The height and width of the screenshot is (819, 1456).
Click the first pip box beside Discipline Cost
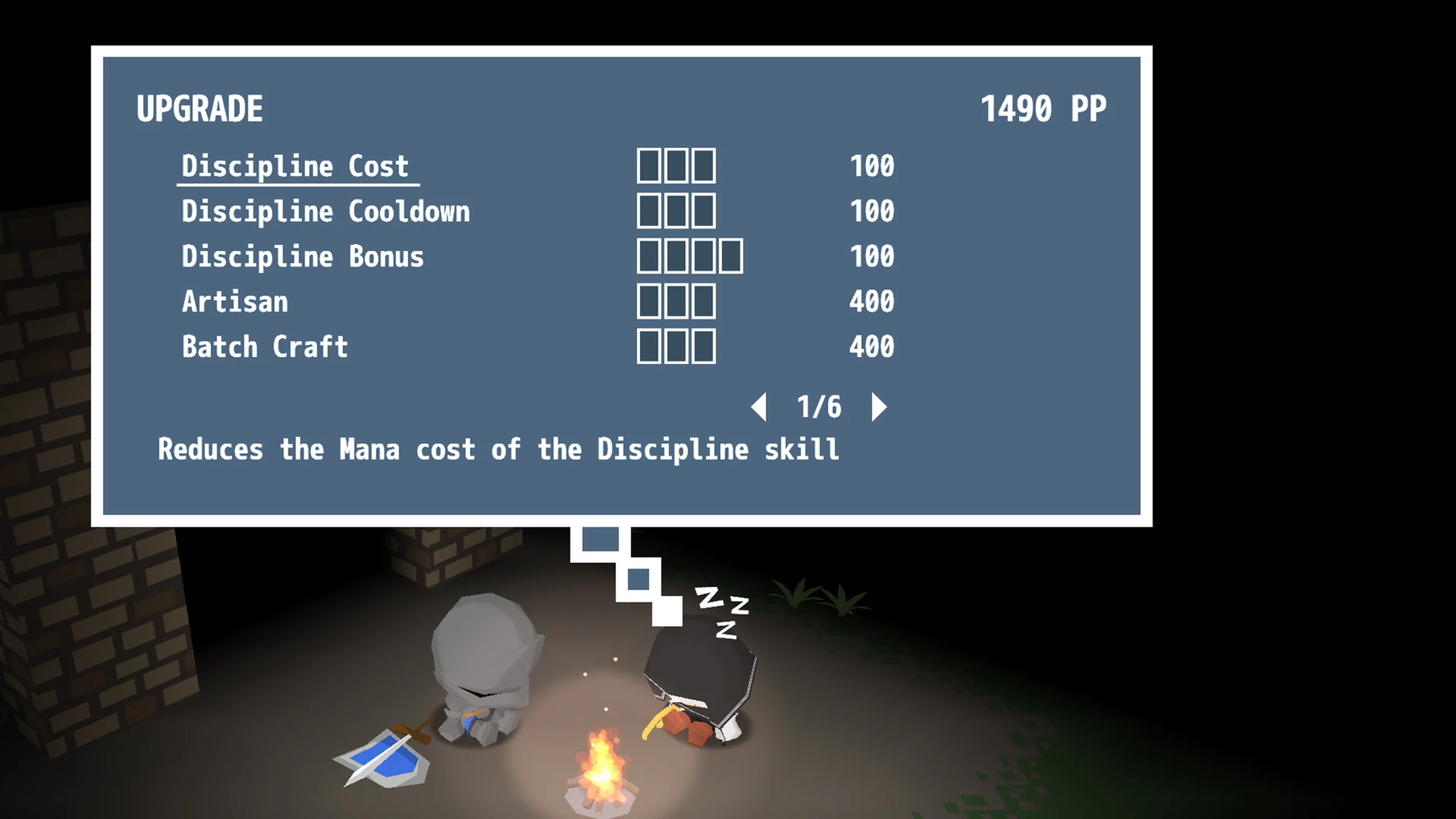point(651,165)
